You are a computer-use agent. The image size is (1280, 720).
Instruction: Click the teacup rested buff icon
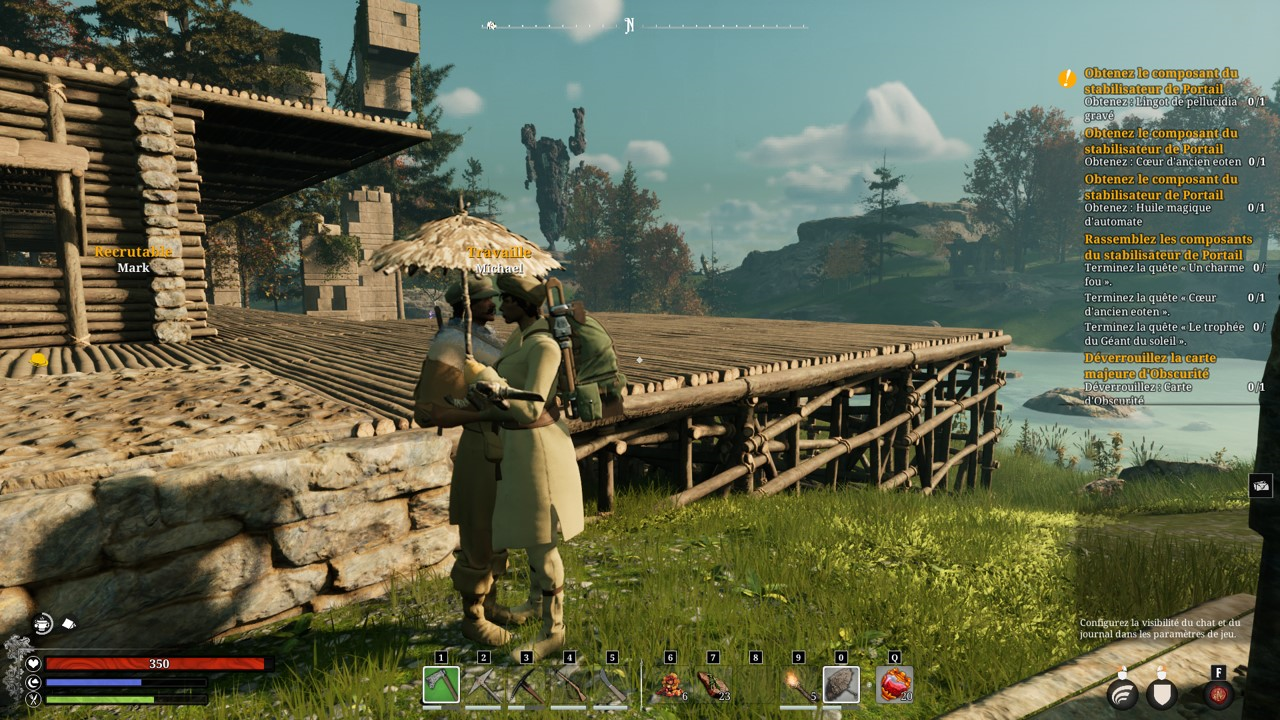coord(41,624)
